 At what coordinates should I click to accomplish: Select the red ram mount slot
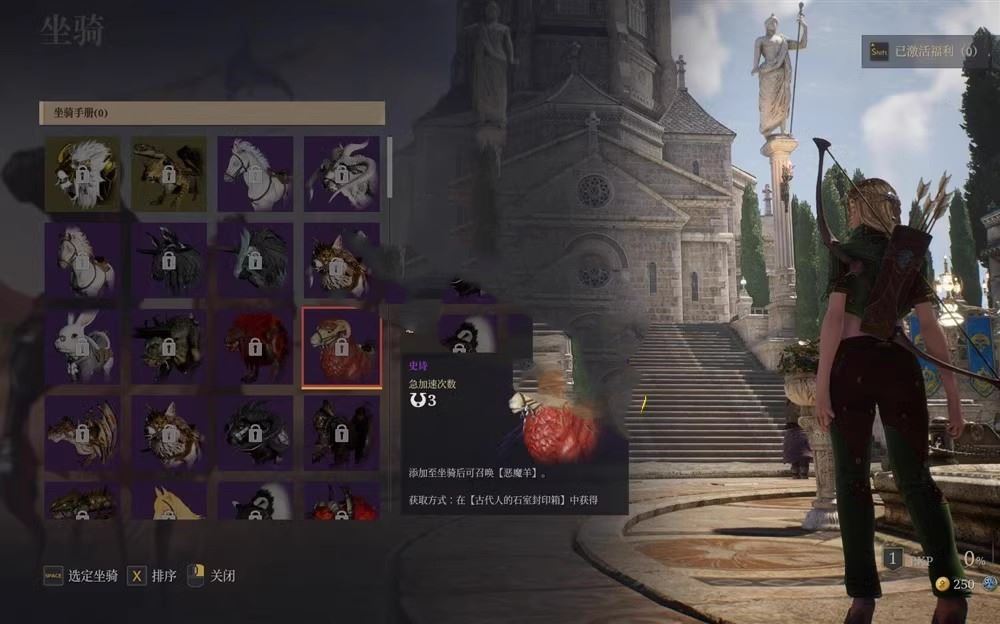[x=341, y=347]
